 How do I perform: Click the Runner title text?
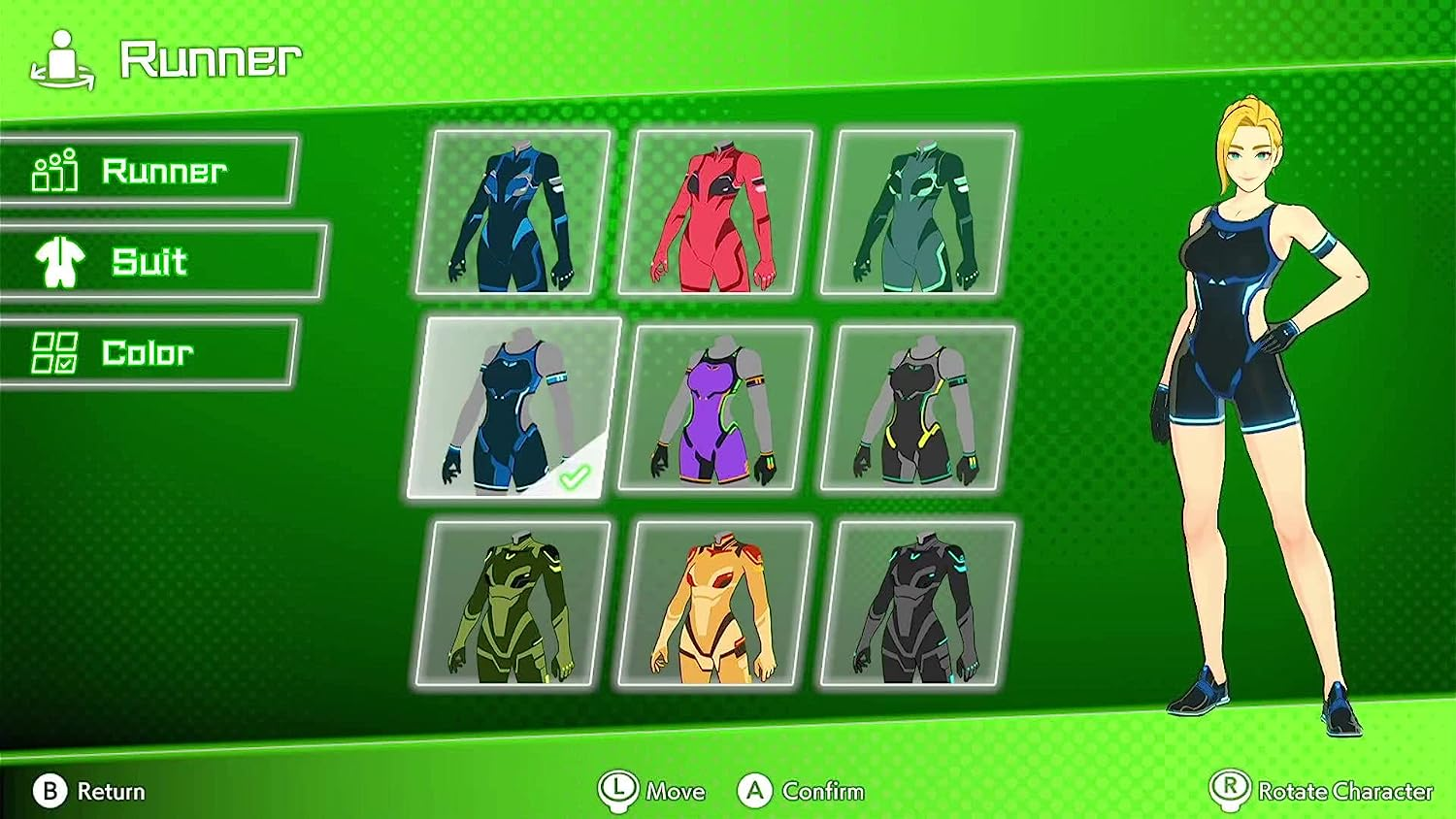207,56
